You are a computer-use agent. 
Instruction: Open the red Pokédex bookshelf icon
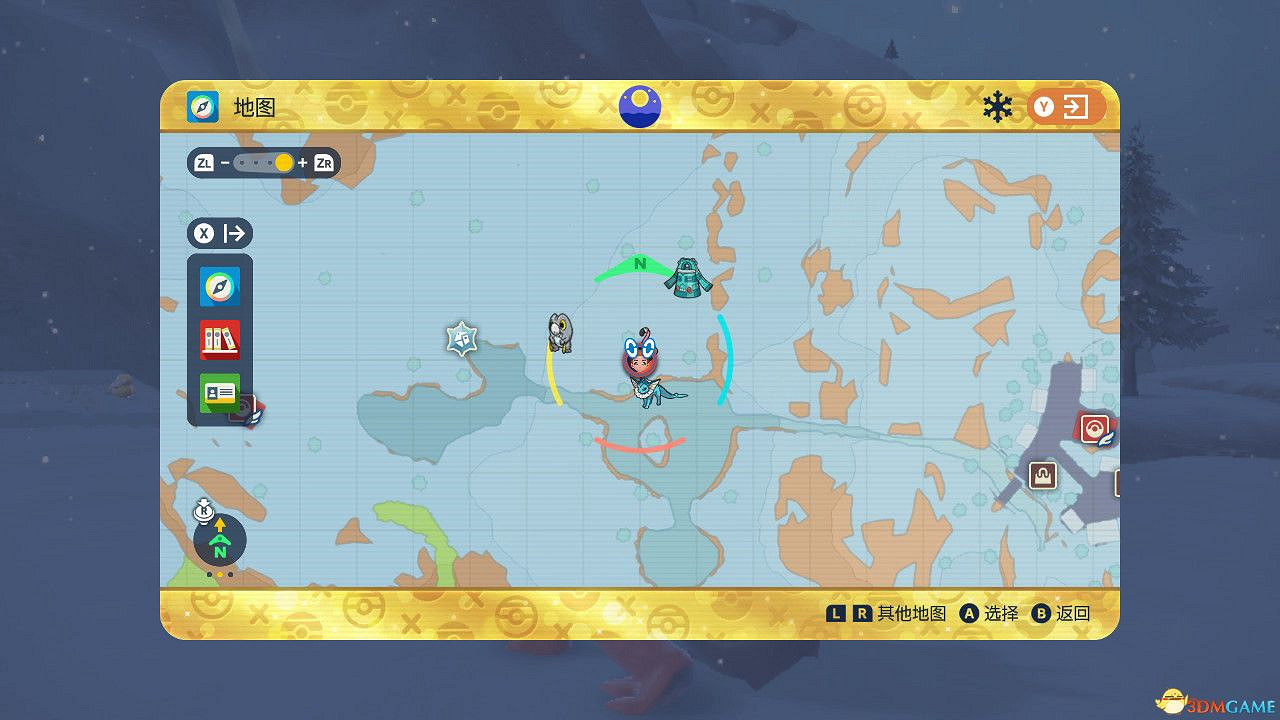point(219,339)
